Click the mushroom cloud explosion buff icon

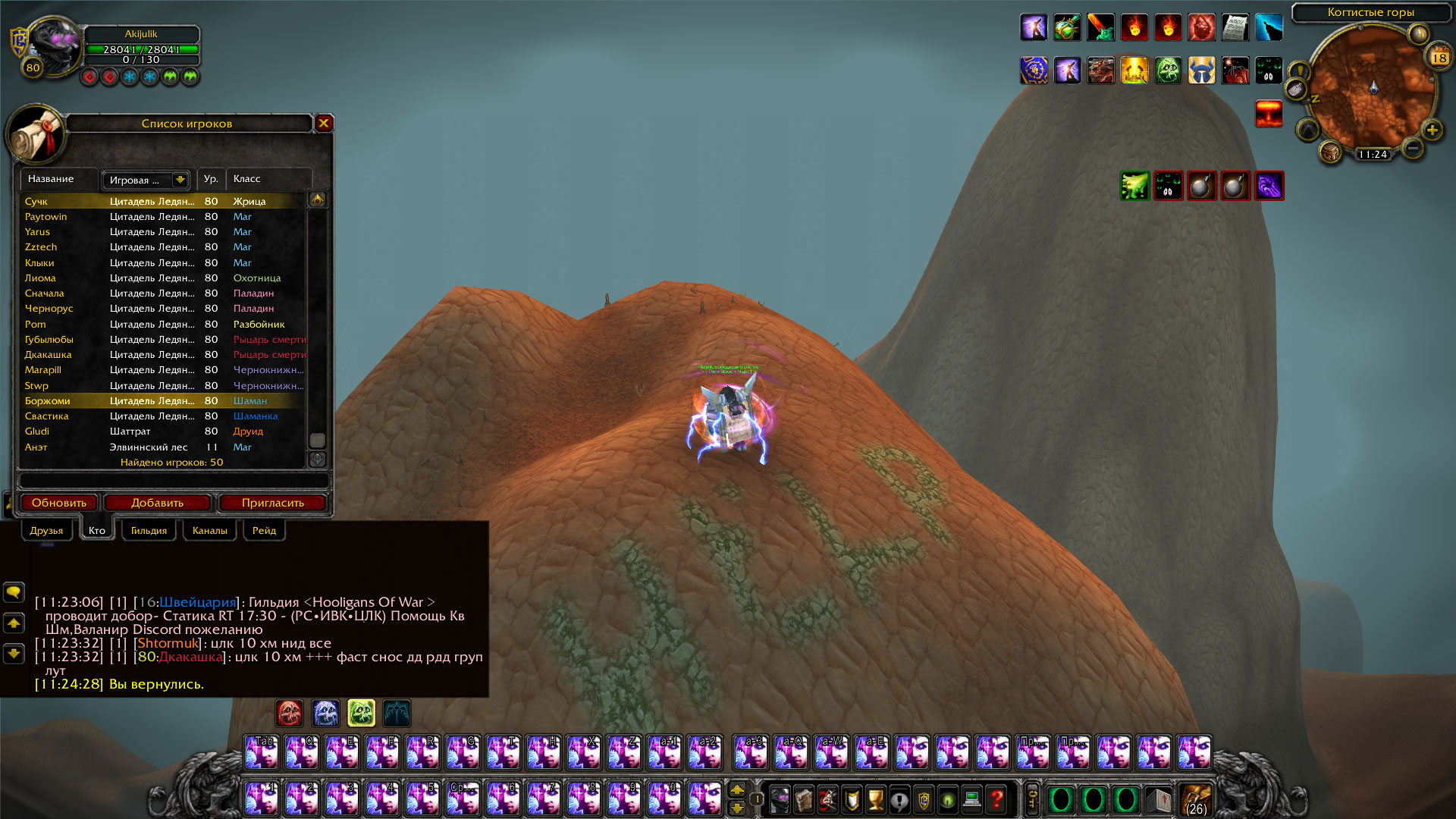[1269, 114]
